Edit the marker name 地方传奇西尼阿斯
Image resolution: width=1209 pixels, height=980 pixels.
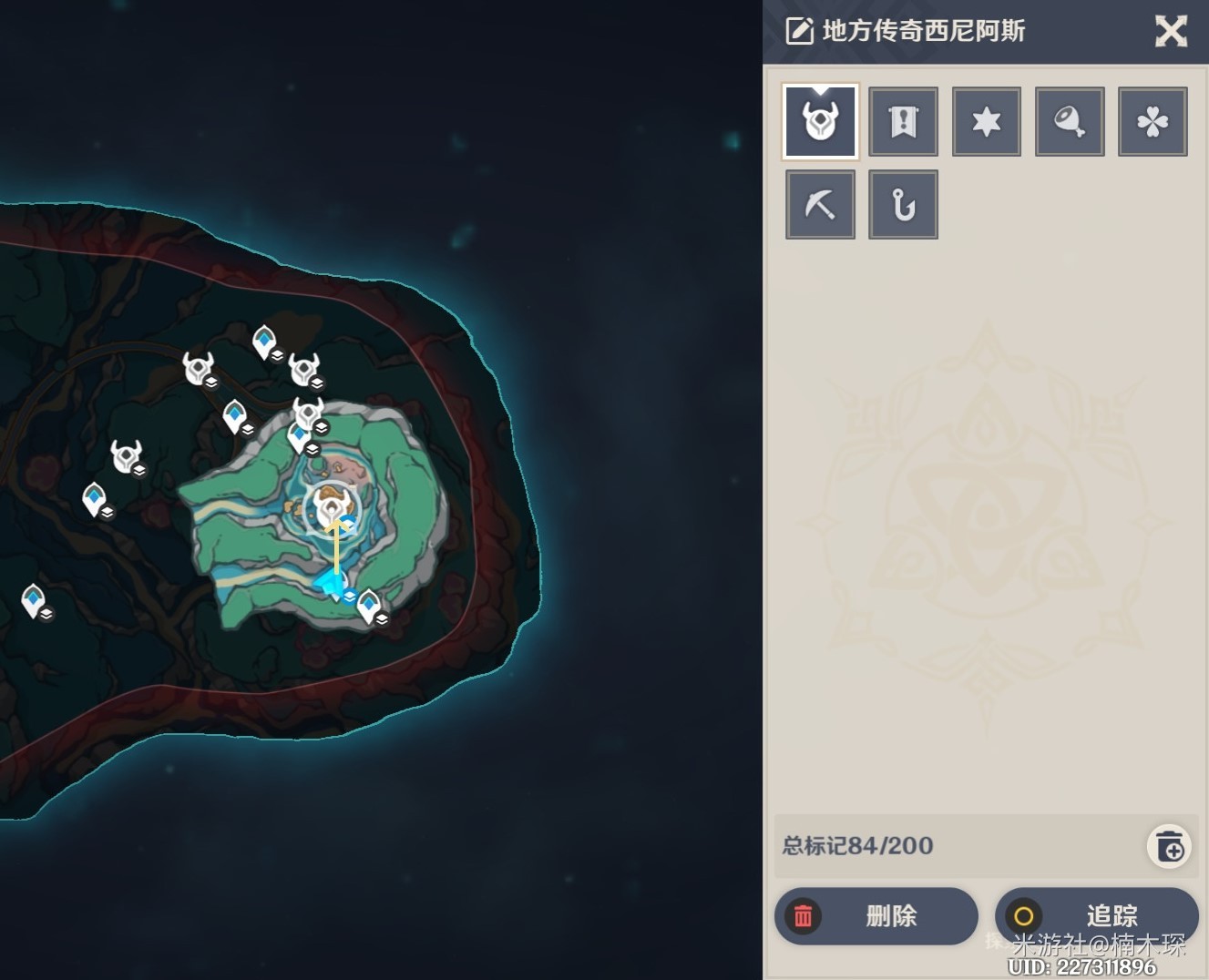point(799,32)
